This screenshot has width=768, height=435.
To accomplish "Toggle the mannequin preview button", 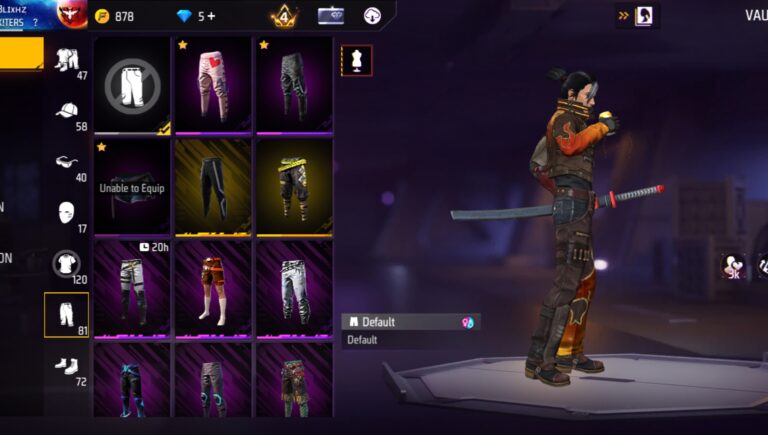I will coord(356,60).
